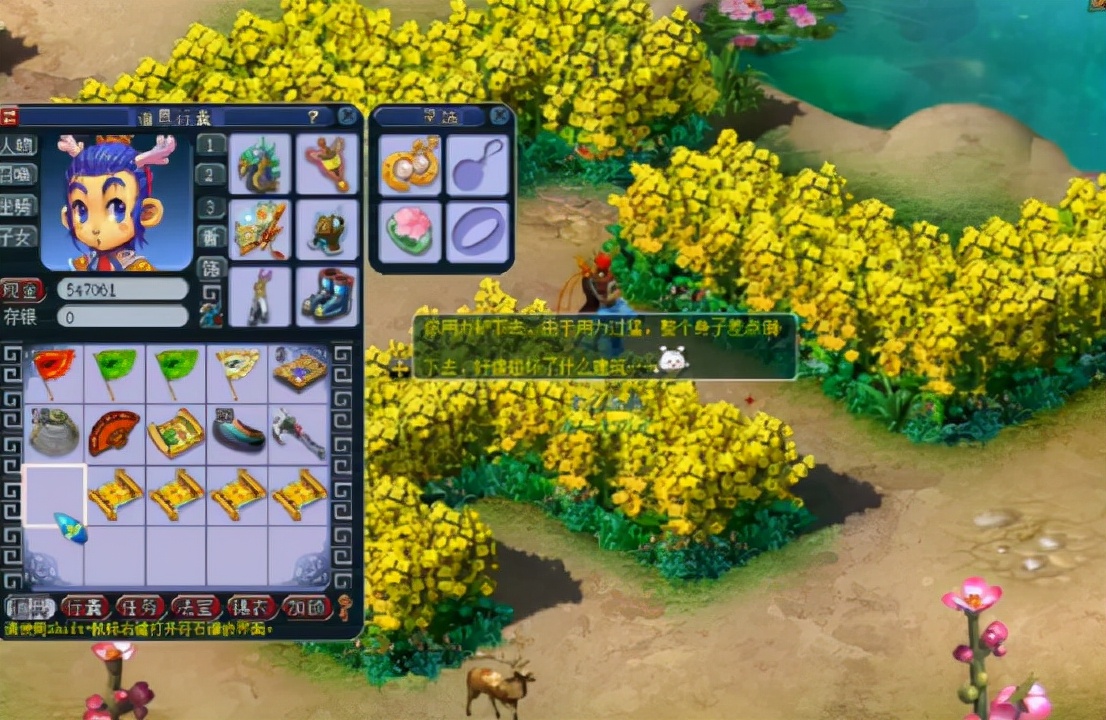Switch to the 法宝 treasure tab
Image resolution: width=1106 pixels, height=720 pixels.
click(195, 607)
